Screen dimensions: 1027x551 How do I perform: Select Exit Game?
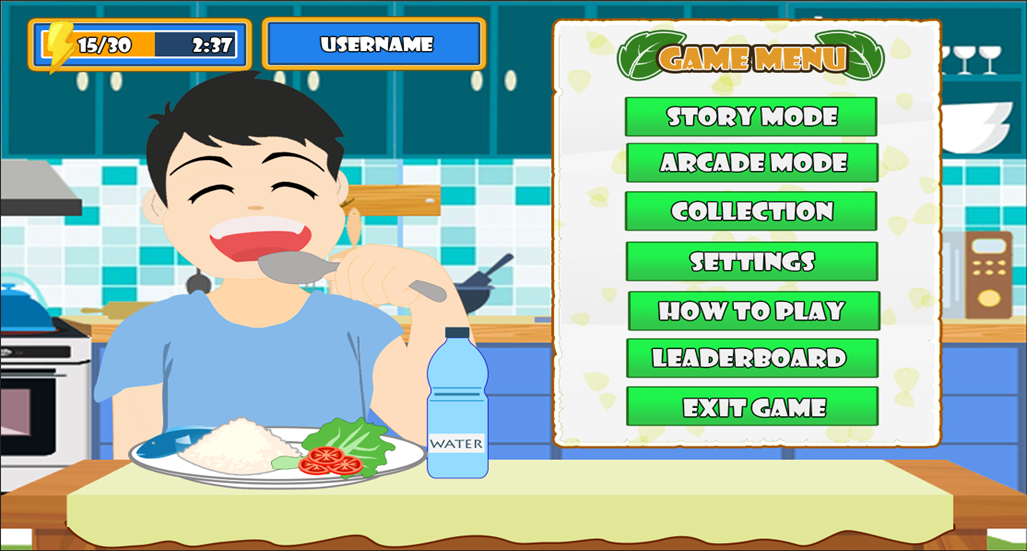tap(752, 407)
